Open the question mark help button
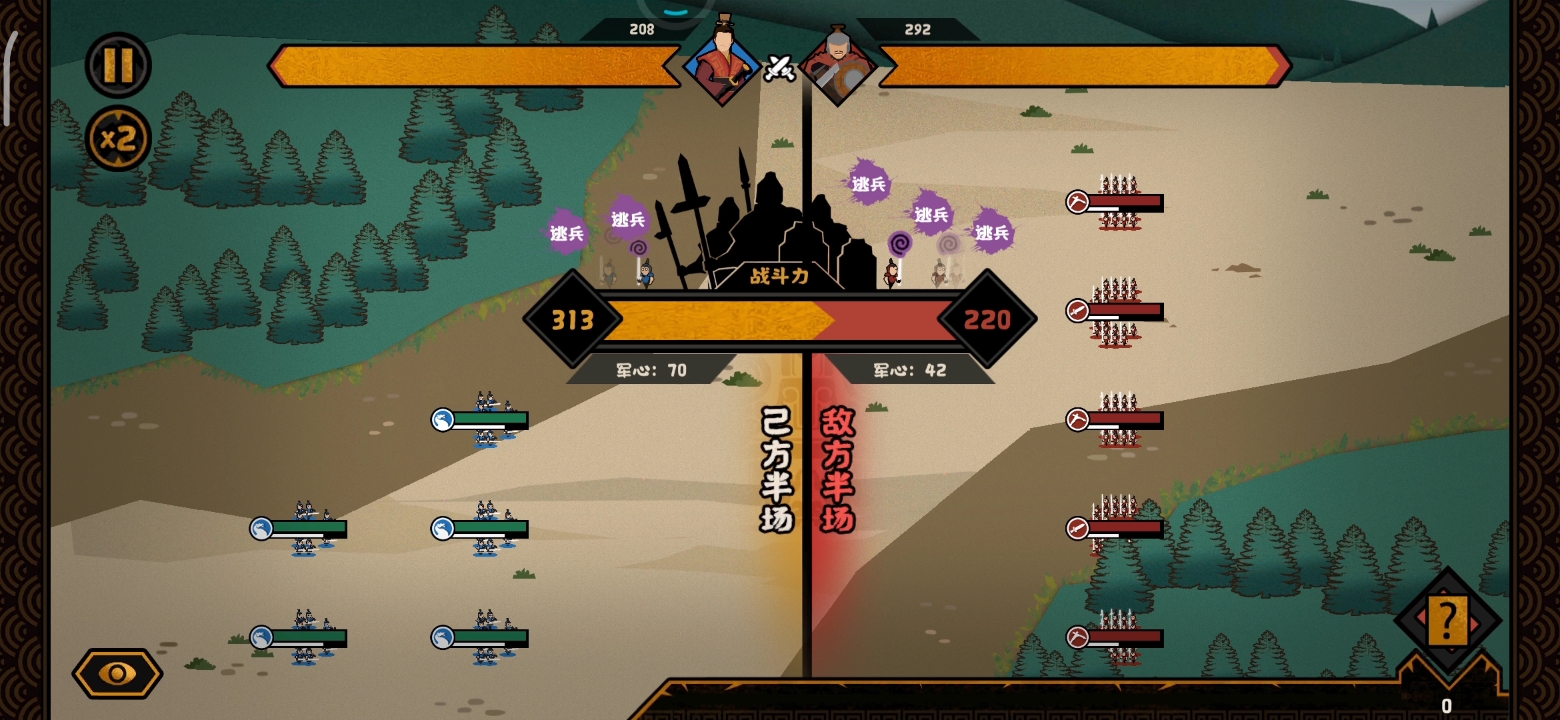Image resolution: width=1560 pixels, height=720 pixels. pos(1446,621)
